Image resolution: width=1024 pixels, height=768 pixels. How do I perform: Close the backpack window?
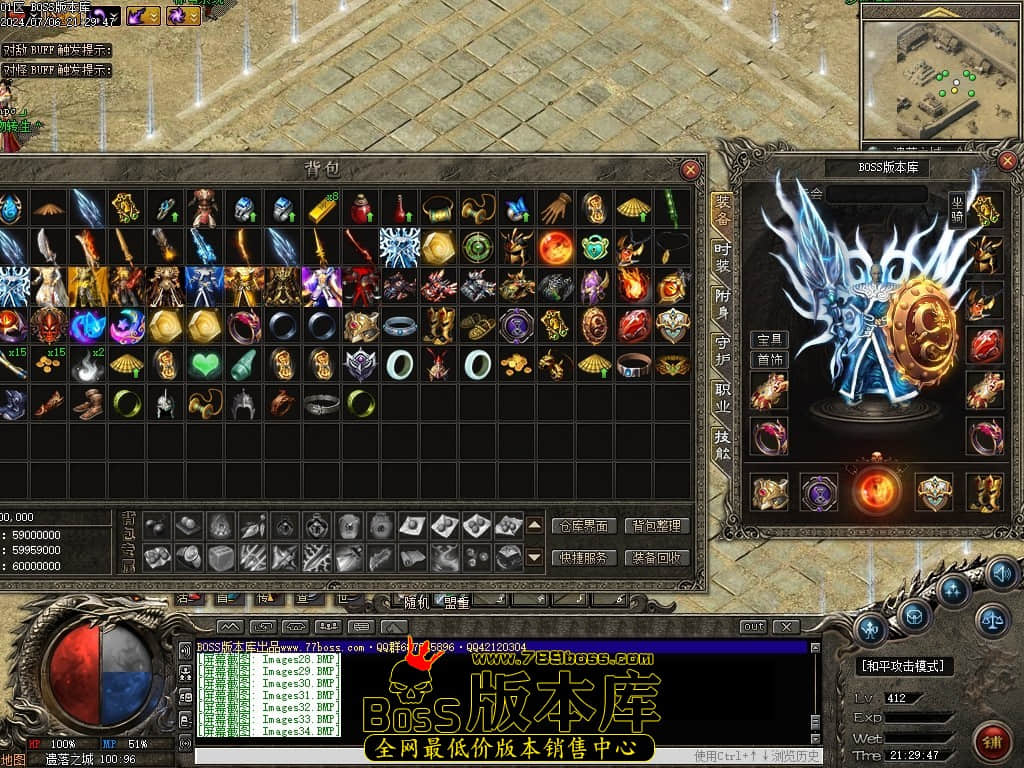(x=690, y=170)
